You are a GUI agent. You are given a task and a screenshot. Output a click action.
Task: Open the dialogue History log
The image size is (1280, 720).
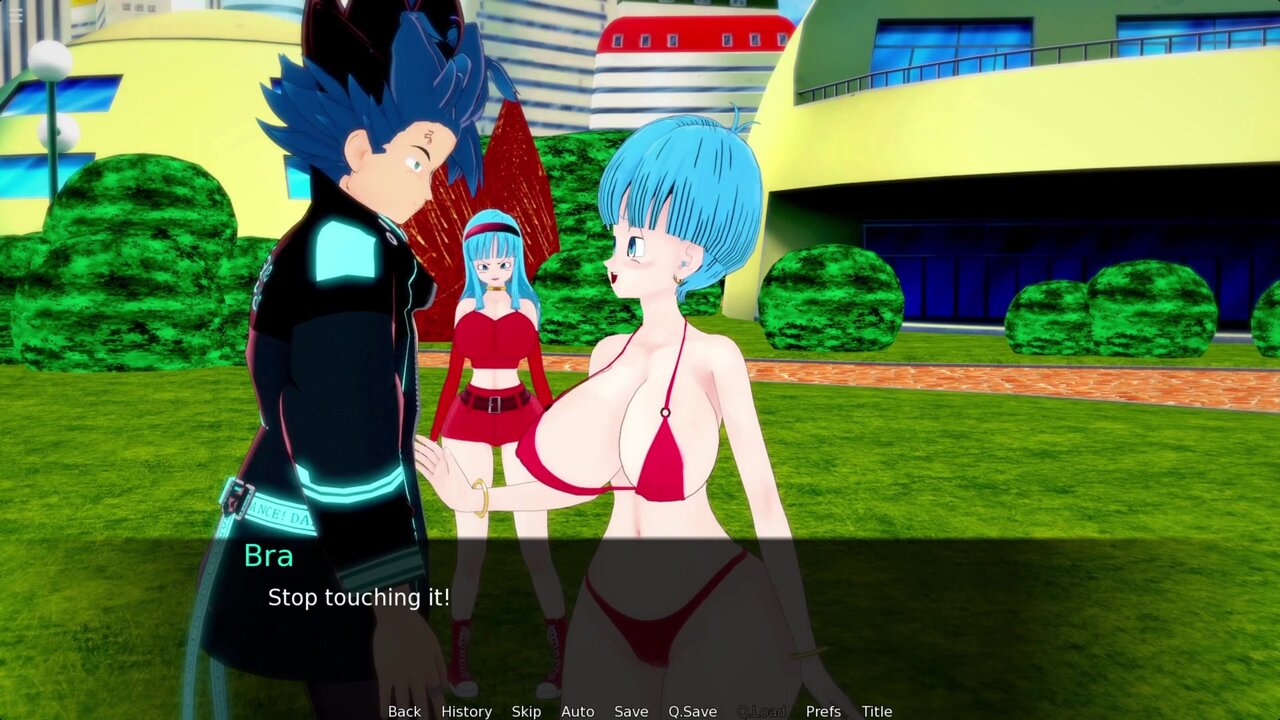pos(466,711)
